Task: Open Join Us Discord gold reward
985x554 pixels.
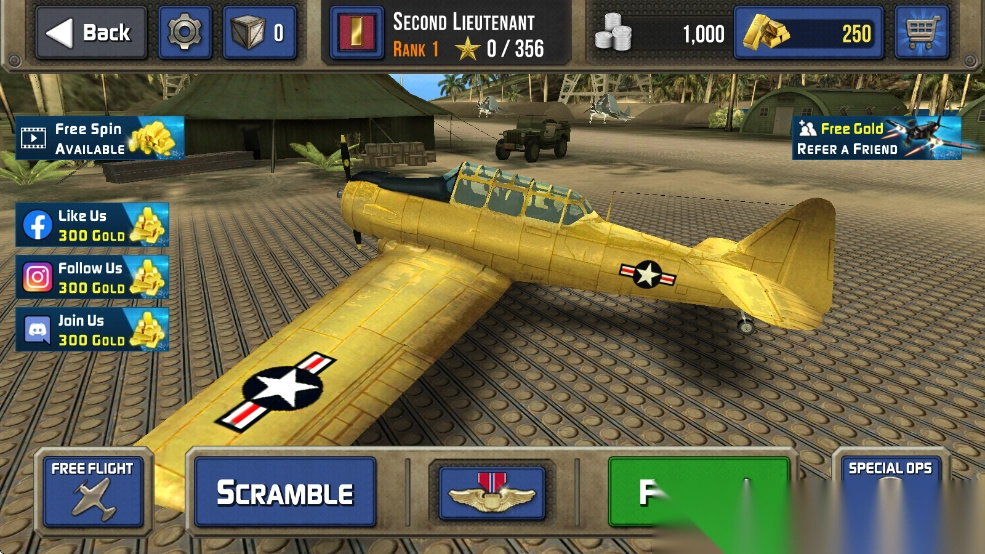Action: [x=92, y=330]
